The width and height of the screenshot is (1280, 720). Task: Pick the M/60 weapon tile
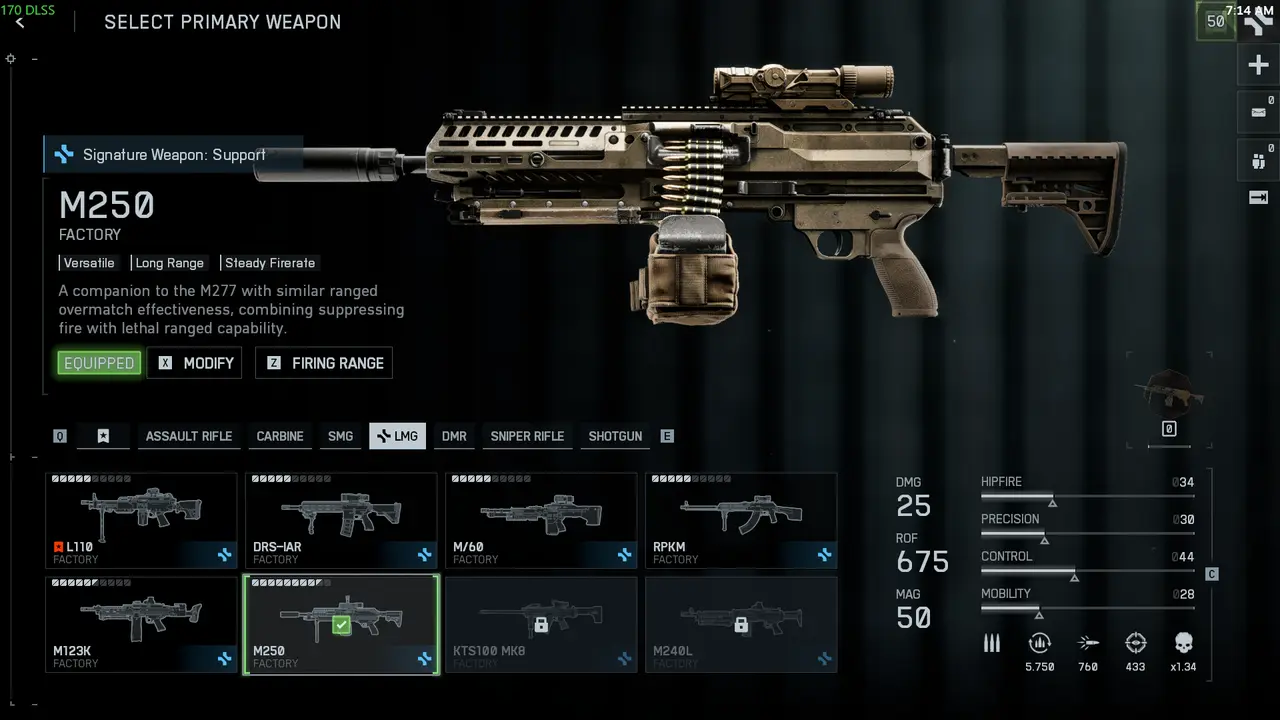541,520
